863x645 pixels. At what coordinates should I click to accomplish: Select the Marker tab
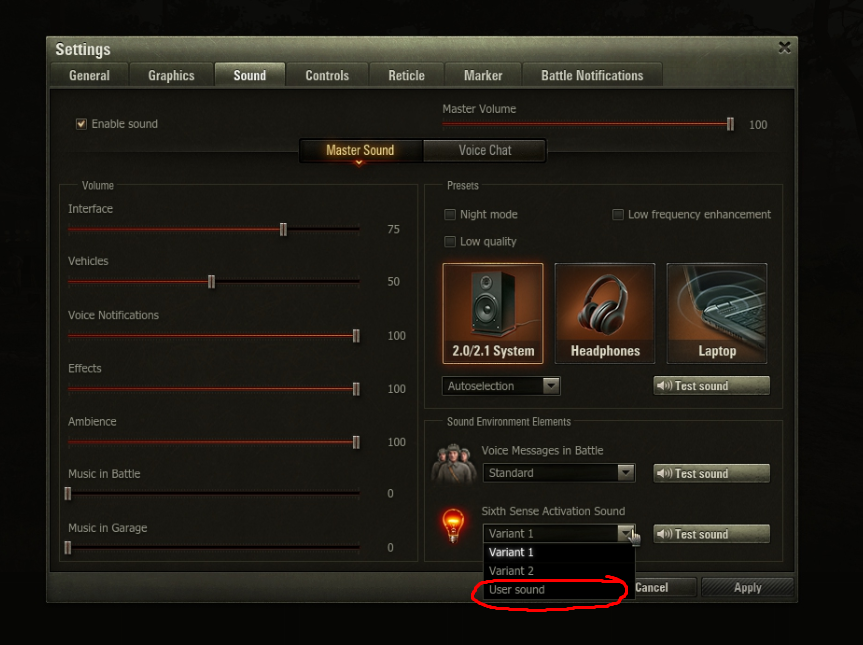[x=483, y=75]
